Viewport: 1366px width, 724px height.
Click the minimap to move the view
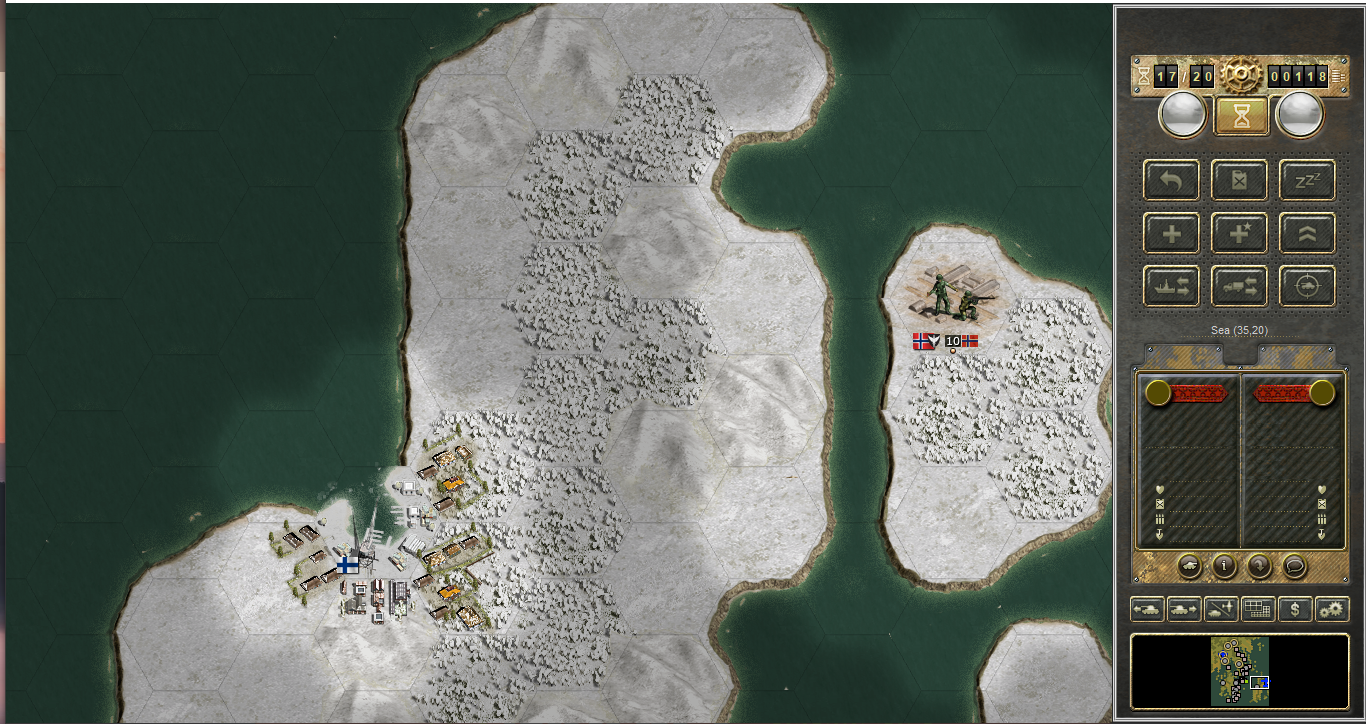1240,671
